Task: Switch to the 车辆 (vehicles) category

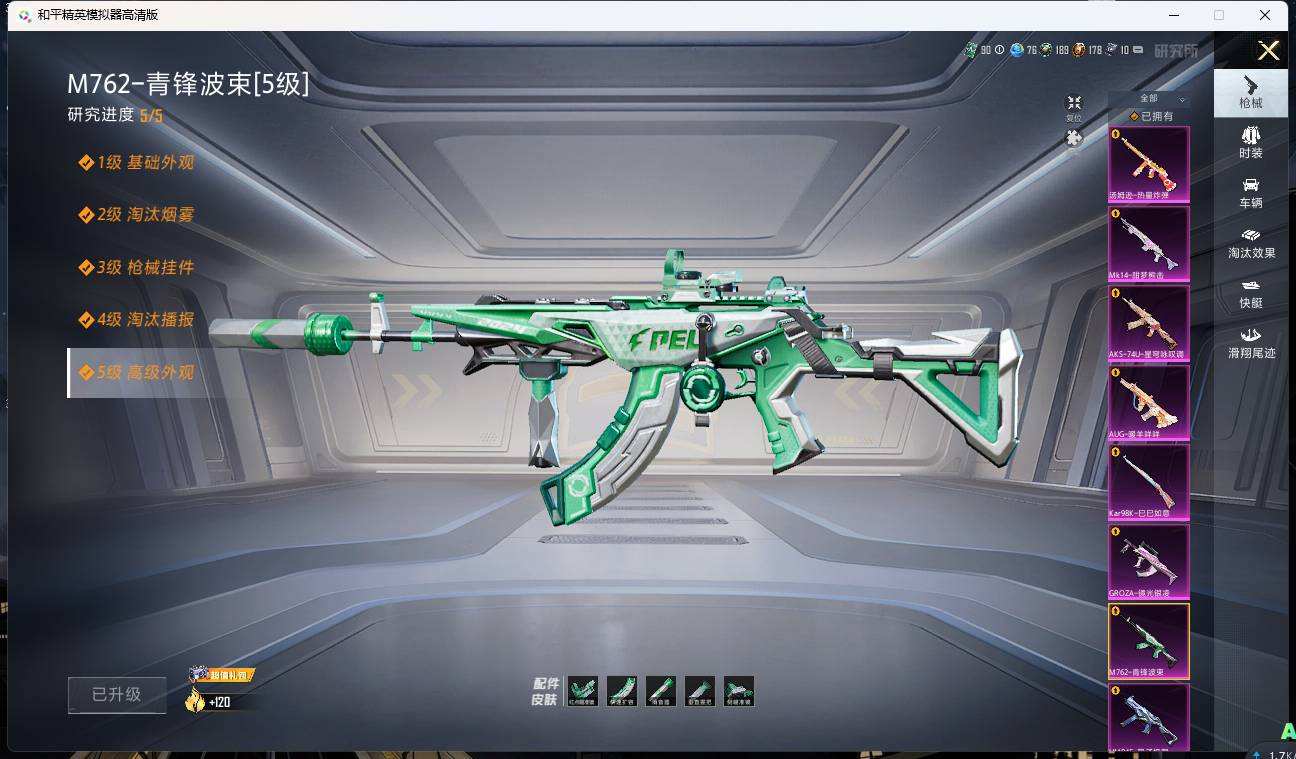Action: coord(1250,192)
